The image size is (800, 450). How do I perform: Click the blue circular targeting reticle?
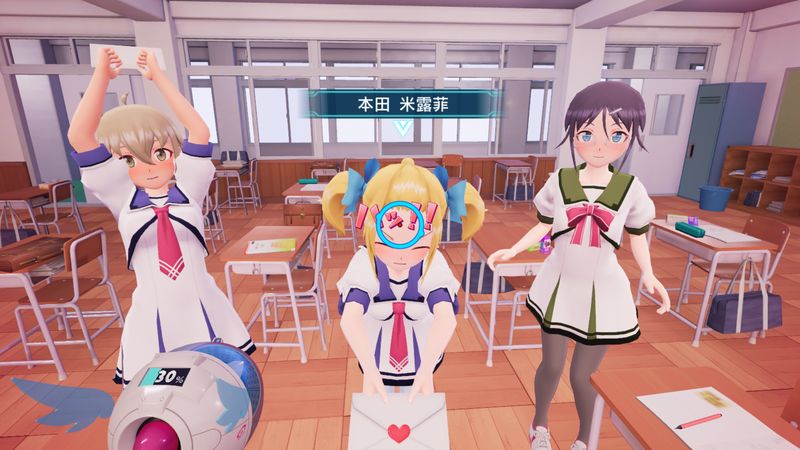click(405, 222)
